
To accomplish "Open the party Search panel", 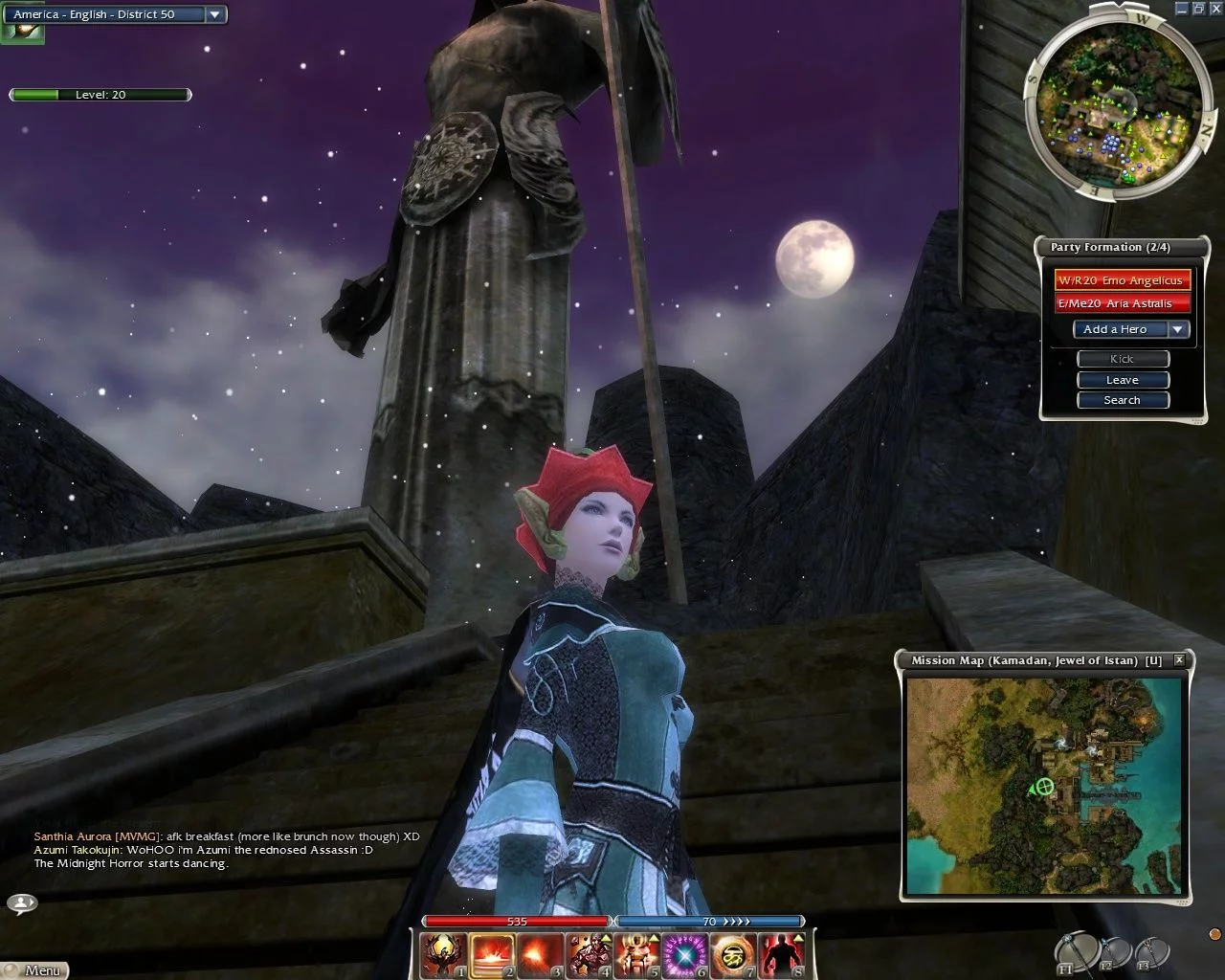I will [1123, 400].
